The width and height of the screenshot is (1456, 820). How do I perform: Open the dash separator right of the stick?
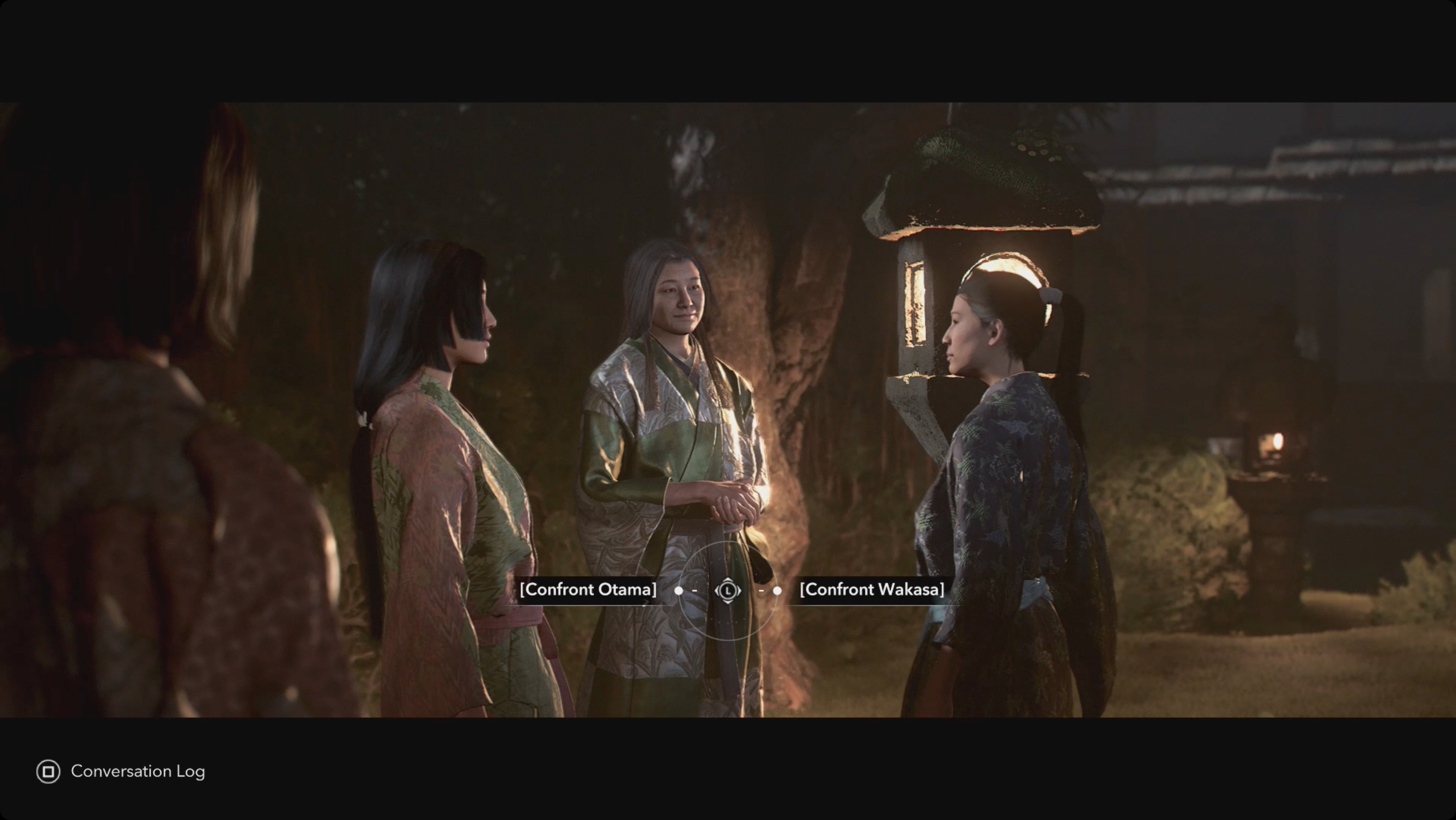pos(761,590)
